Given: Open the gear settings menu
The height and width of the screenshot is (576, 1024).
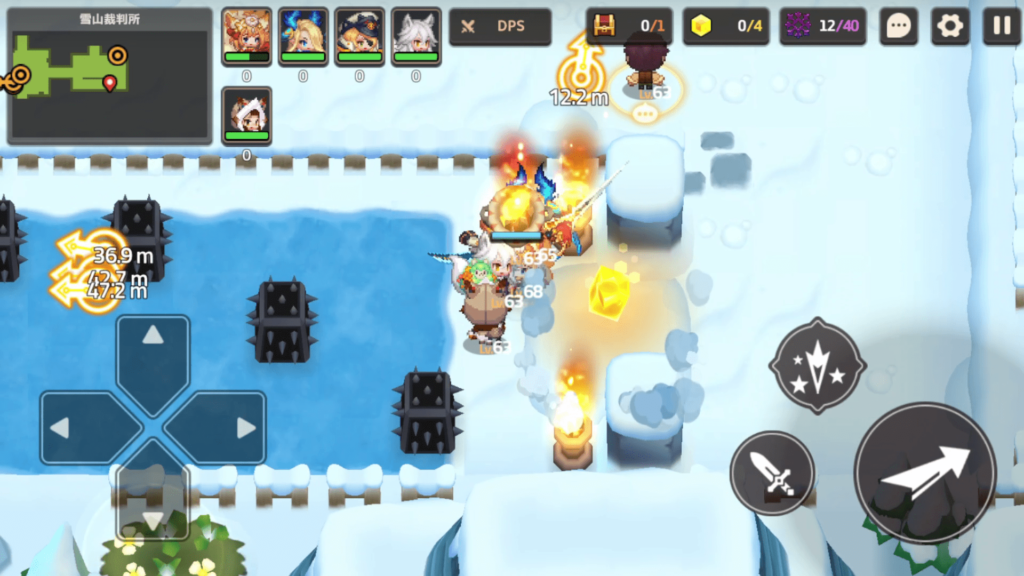Looking at the screenshot, I should [x=950, y=26].
